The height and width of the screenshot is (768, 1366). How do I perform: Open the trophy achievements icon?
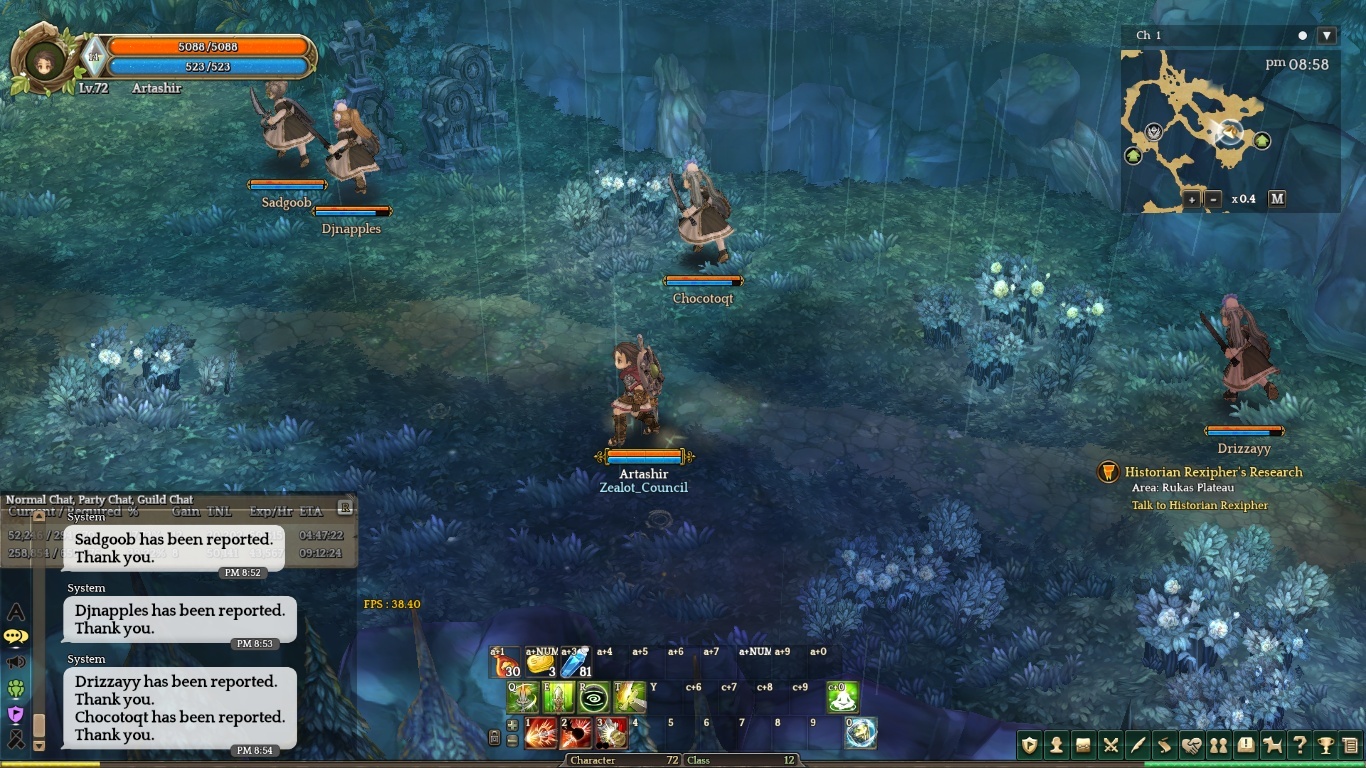click(x=1326, y=745)
